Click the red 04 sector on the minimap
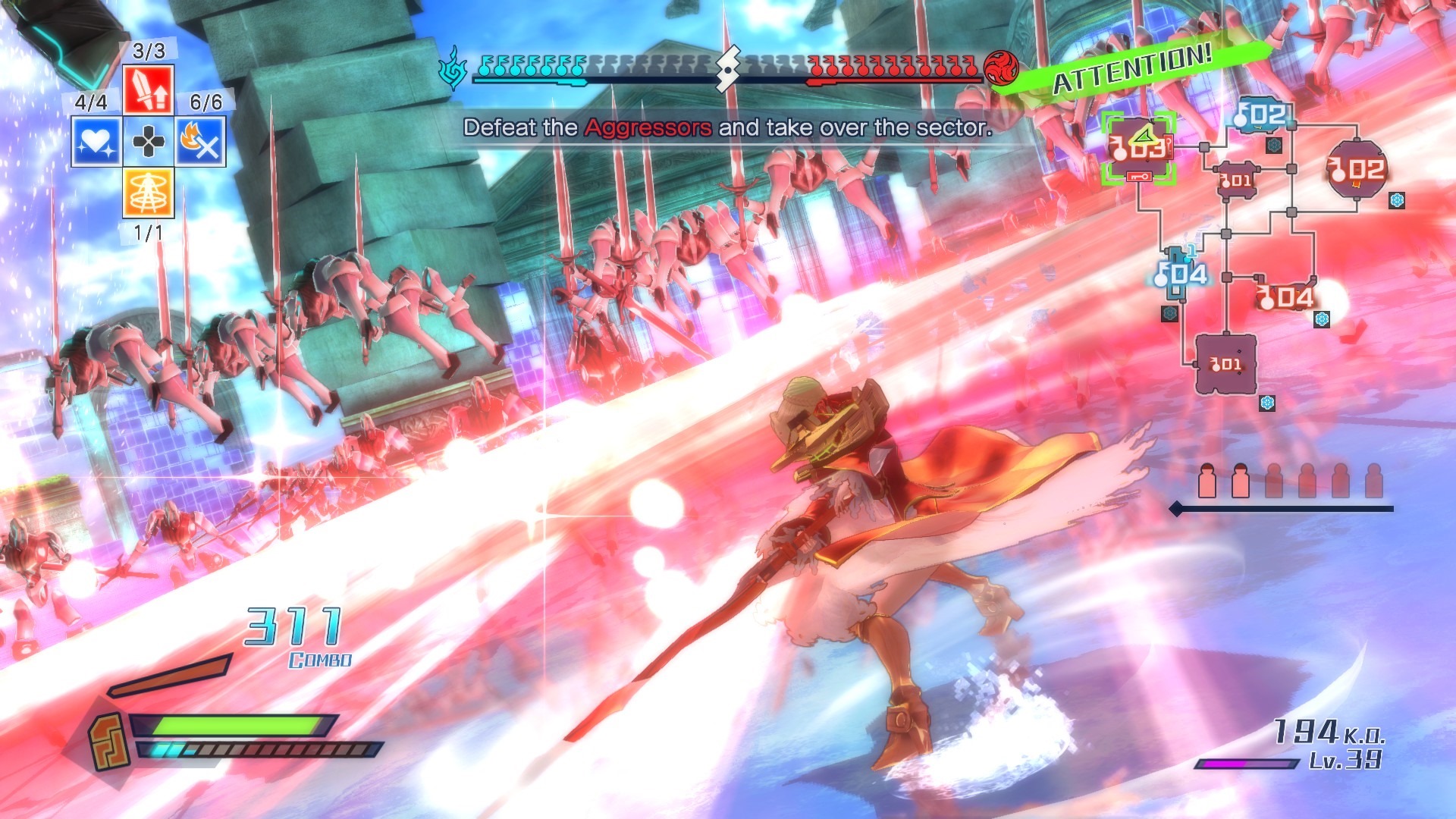1456x819 pixels. click(x=1285, y=297)
